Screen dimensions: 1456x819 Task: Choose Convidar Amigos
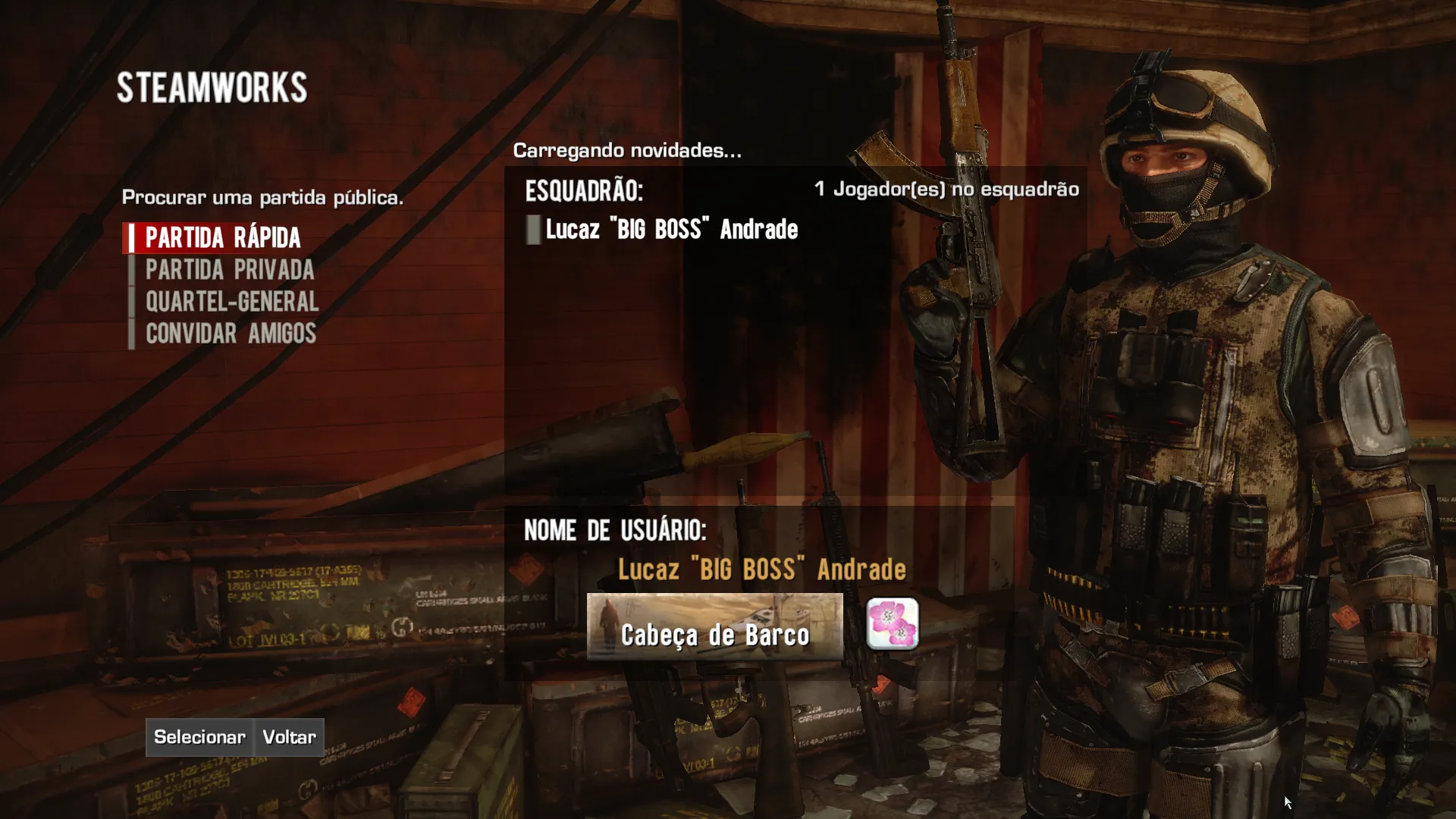click(231, 334)
